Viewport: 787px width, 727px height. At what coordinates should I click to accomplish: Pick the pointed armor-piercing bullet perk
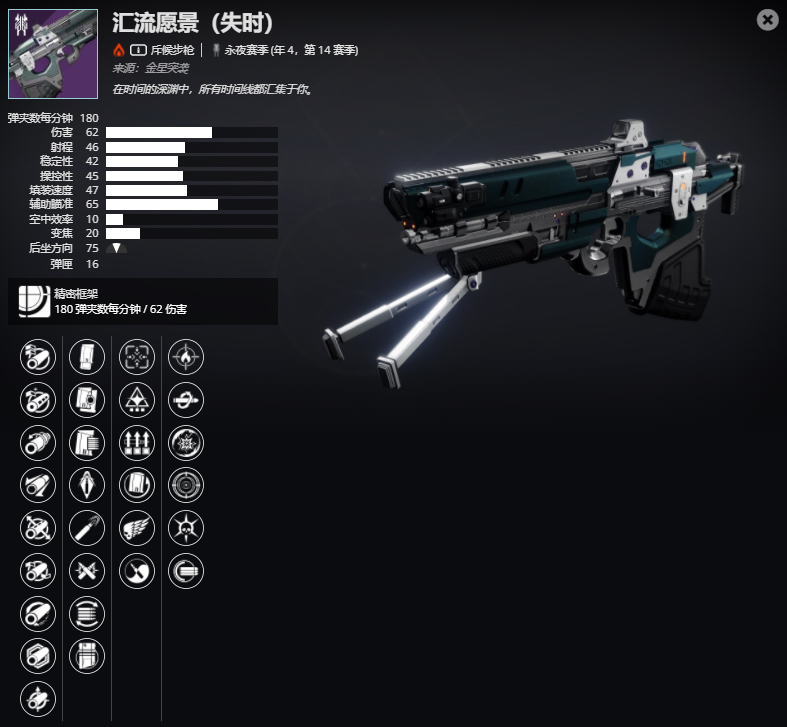tap(87, 484)
